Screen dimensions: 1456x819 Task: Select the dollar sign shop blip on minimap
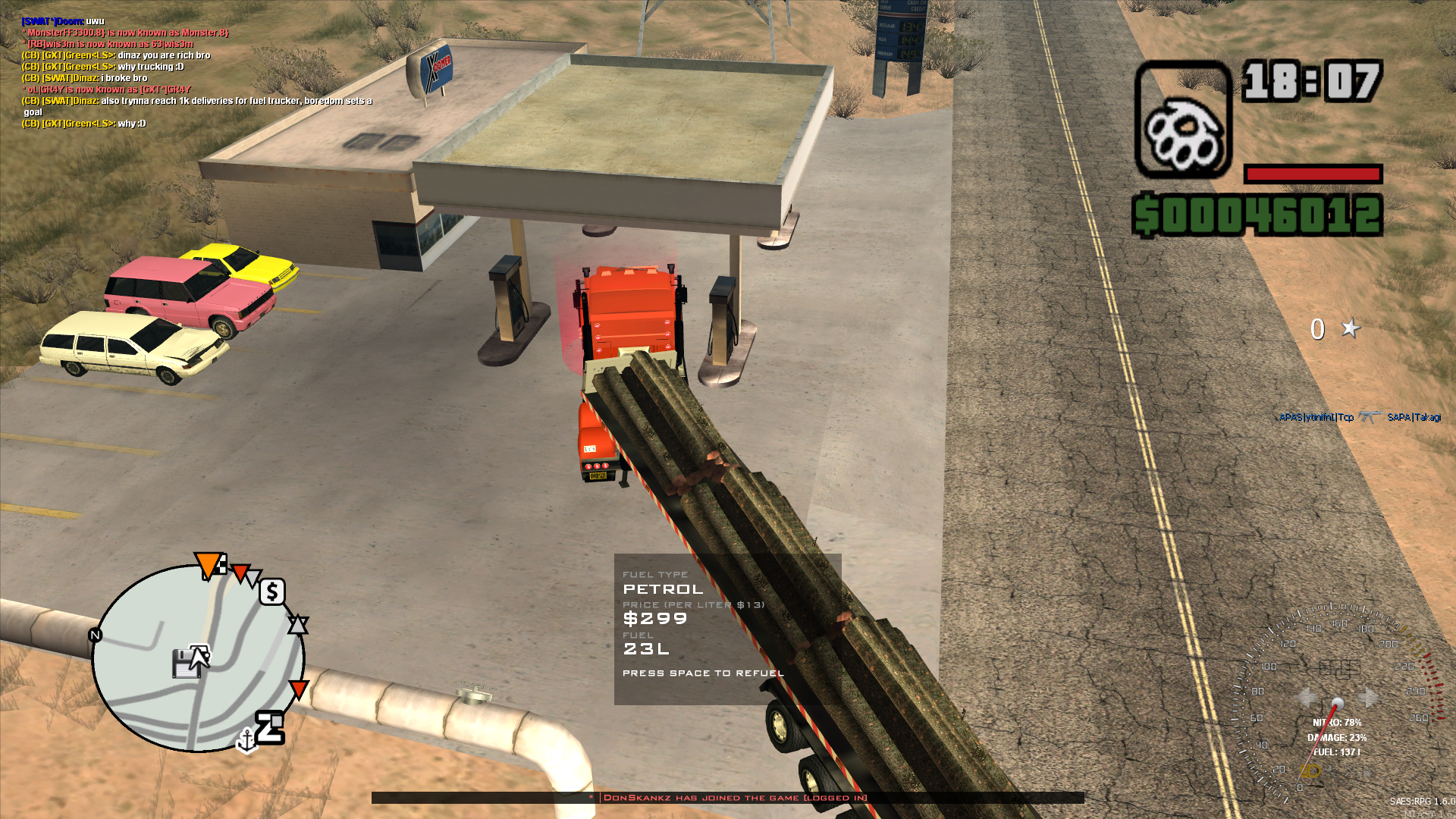[x=271, y=592]
